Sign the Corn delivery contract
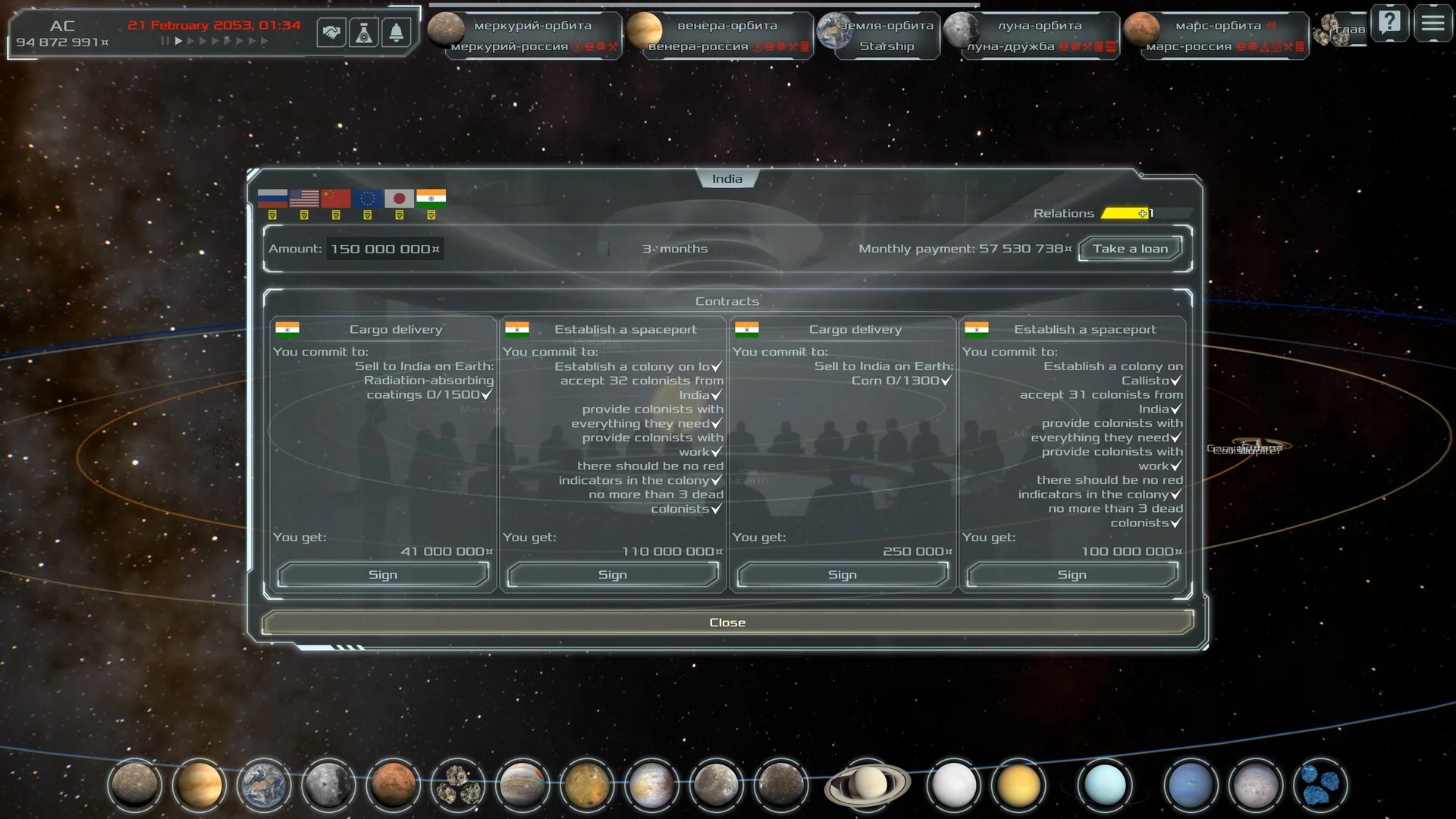The height and width of the screenshot is (819, 1456). click(x=843, y=575)
